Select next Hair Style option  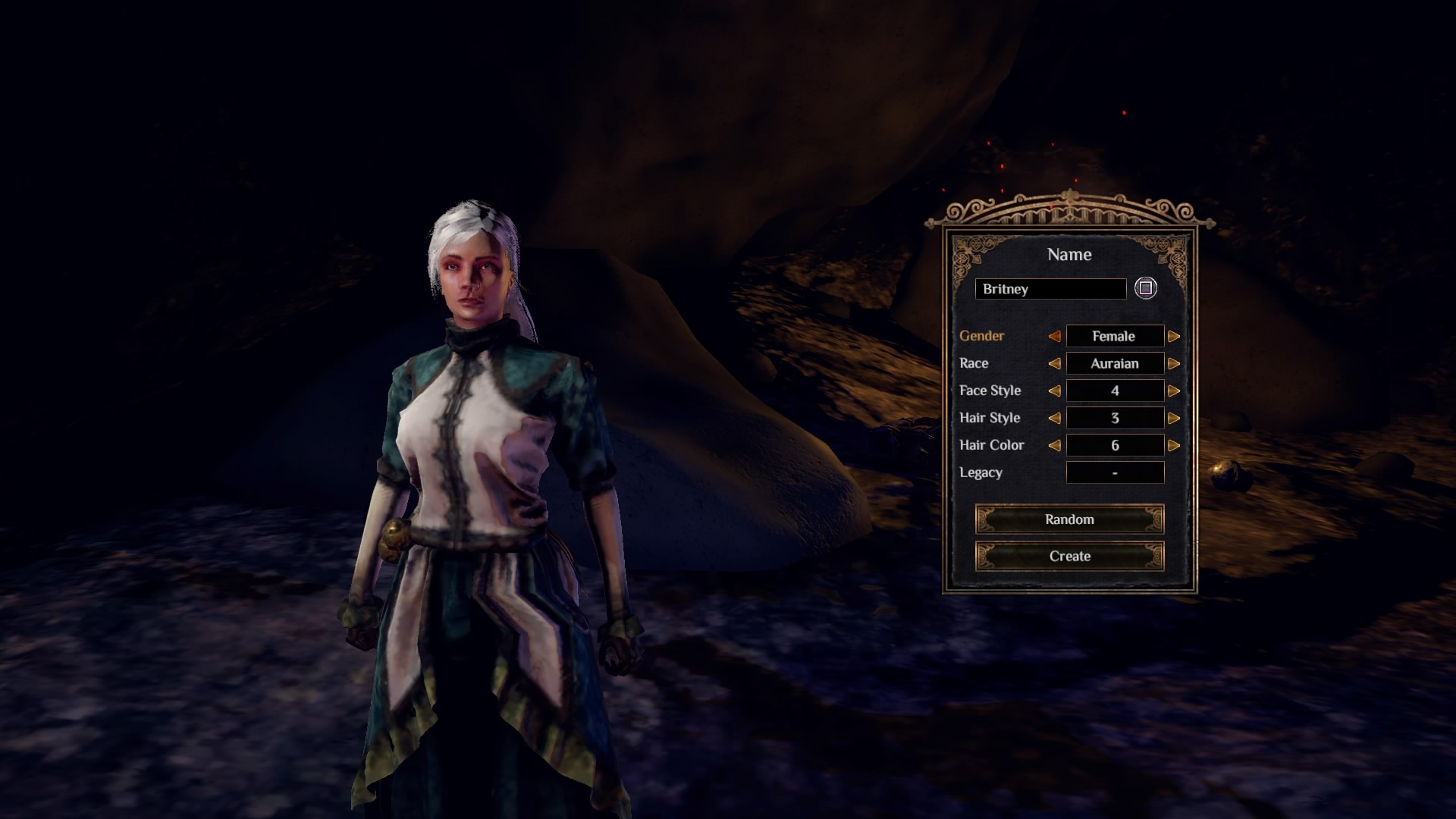coord(1174,418)
